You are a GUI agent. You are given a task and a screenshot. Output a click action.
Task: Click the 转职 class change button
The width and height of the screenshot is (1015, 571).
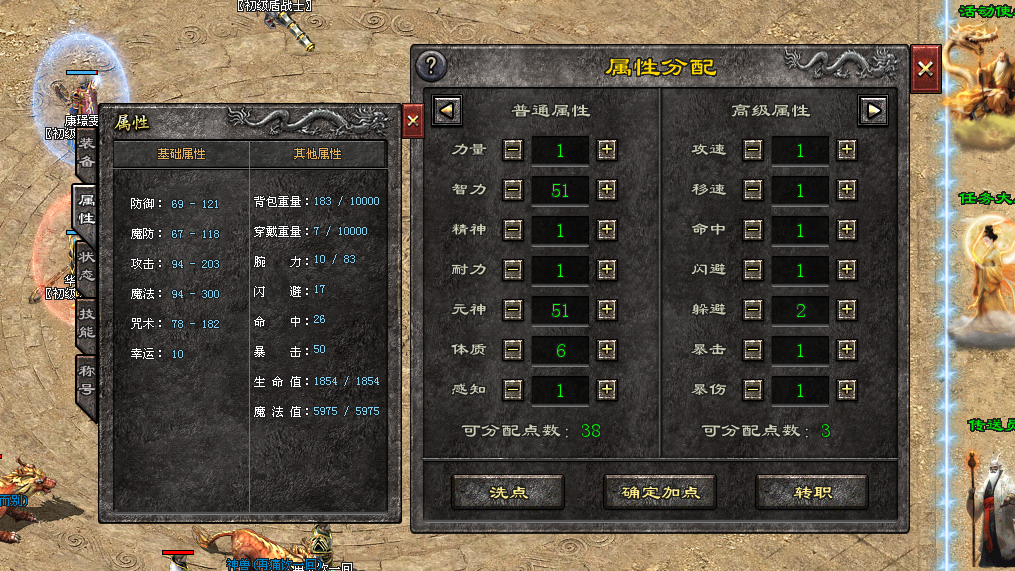pyautogui.click(x=812, y=492)
